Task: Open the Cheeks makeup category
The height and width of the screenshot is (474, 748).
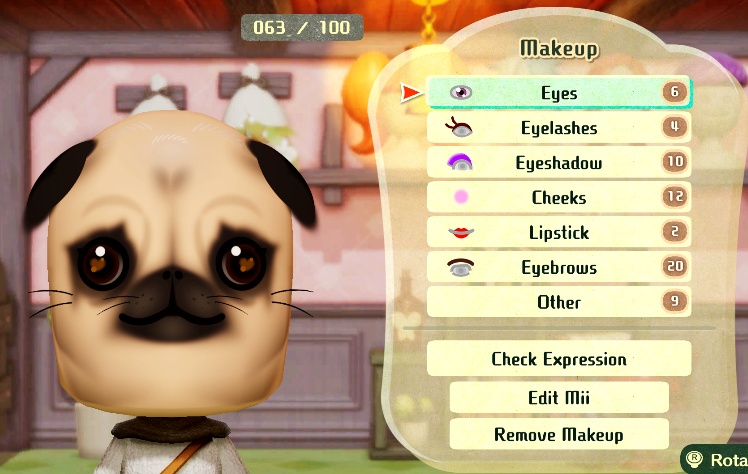Action: 559,198
